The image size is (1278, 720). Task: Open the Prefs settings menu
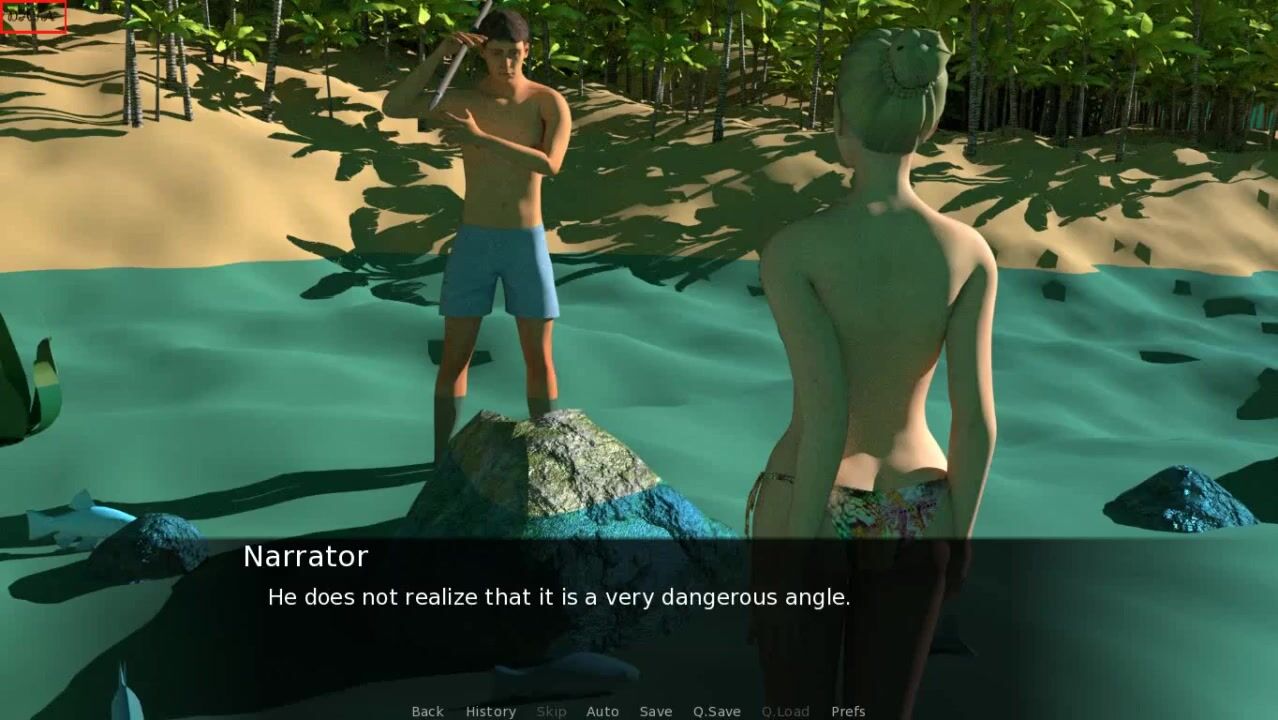point(848,711)
